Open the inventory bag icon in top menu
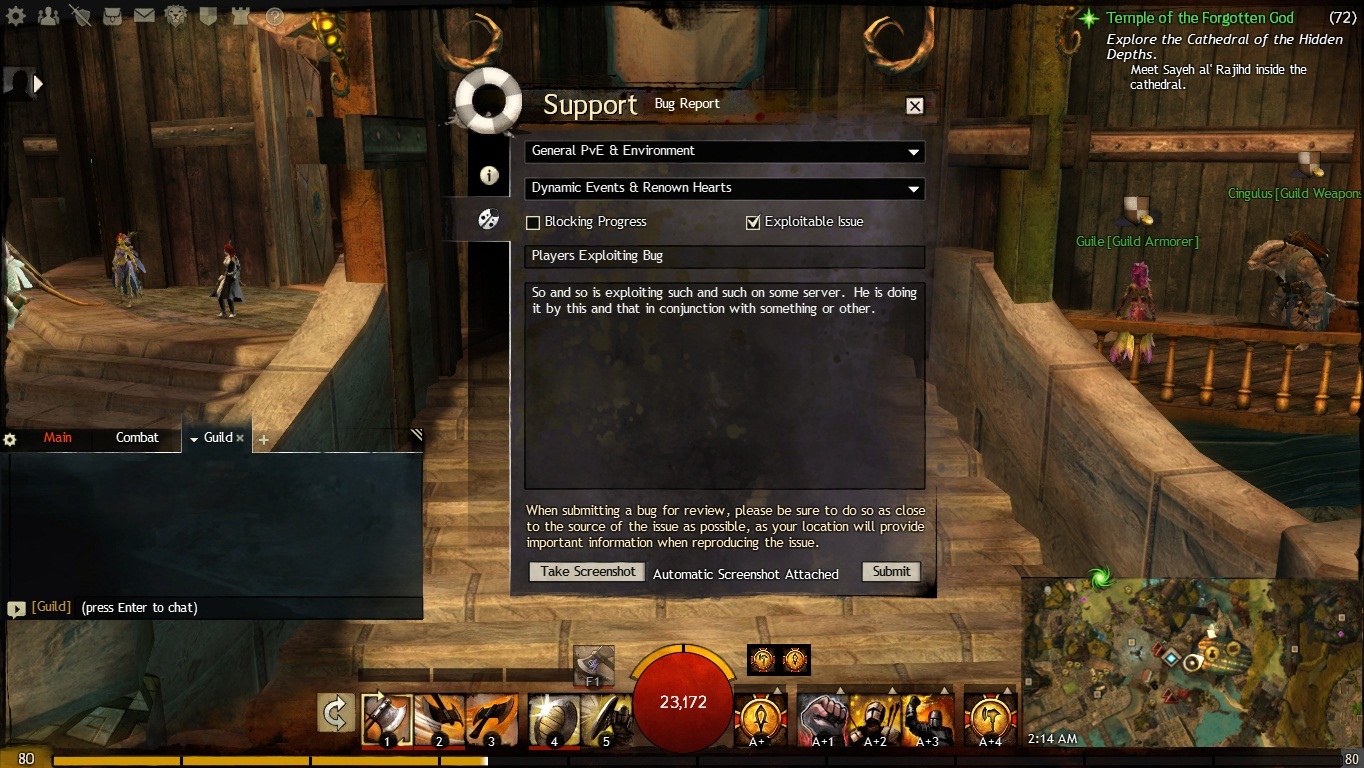Image resolution: width=1364 pixels, height=768 pixels. pos(112,15)
